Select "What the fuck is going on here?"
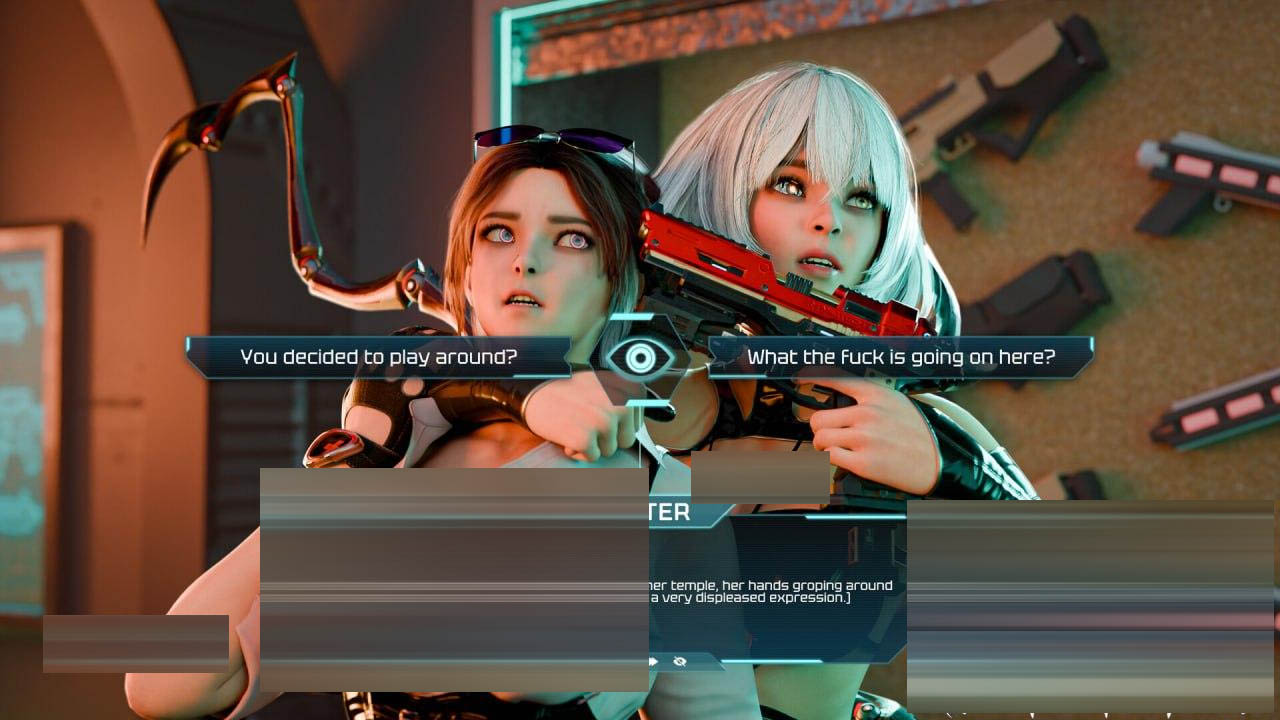1280x720 pixels. (900, 357)
